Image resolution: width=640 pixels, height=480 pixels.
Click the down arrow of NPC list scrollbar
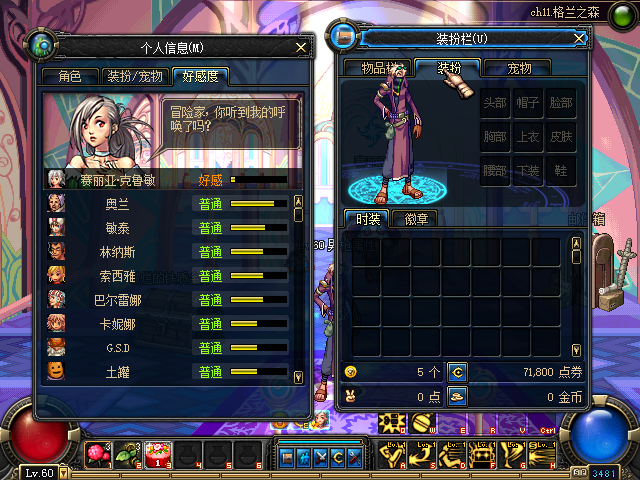coord(297,377)
